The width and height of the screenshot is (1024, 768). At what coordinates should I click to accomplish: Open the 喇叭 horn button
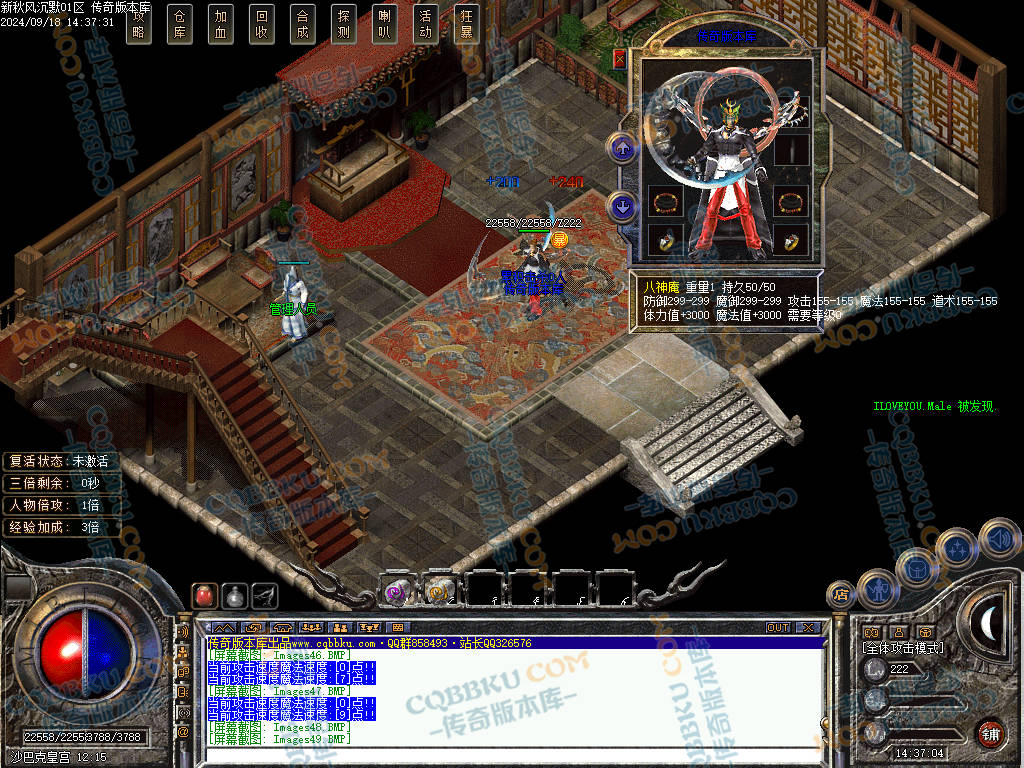pos(384,23)
